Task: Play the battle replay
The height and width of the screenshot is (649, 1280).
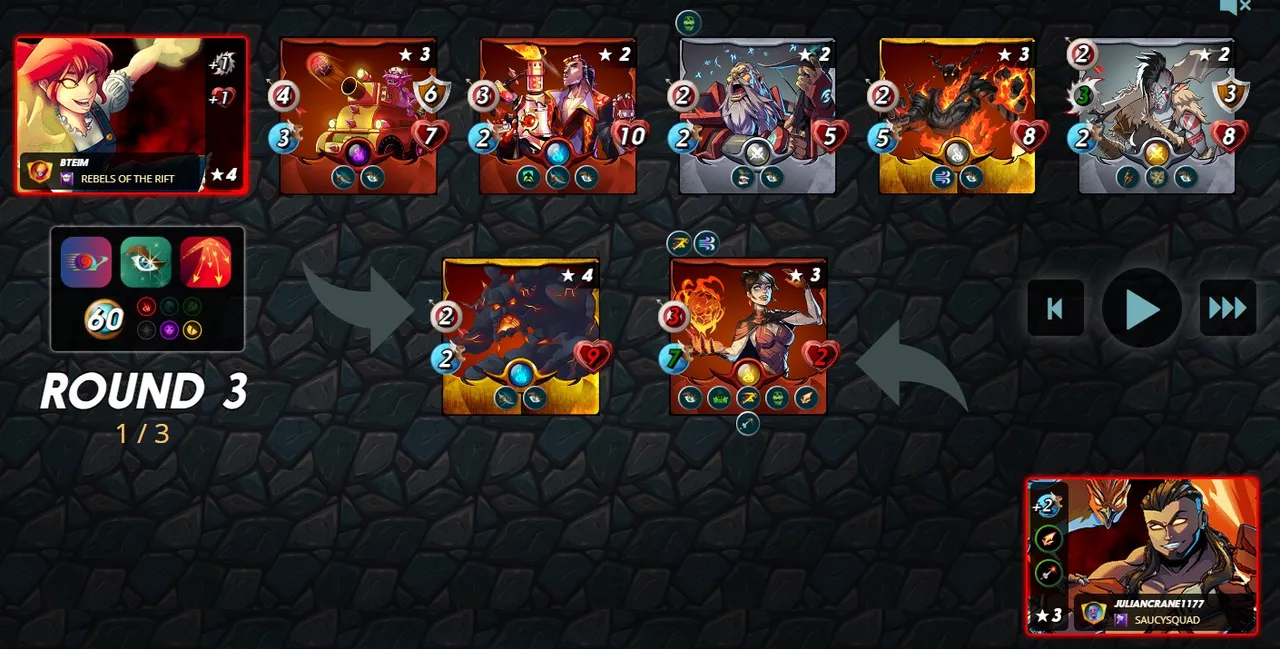Action: pyautogui.click(x=1141, y=309)
